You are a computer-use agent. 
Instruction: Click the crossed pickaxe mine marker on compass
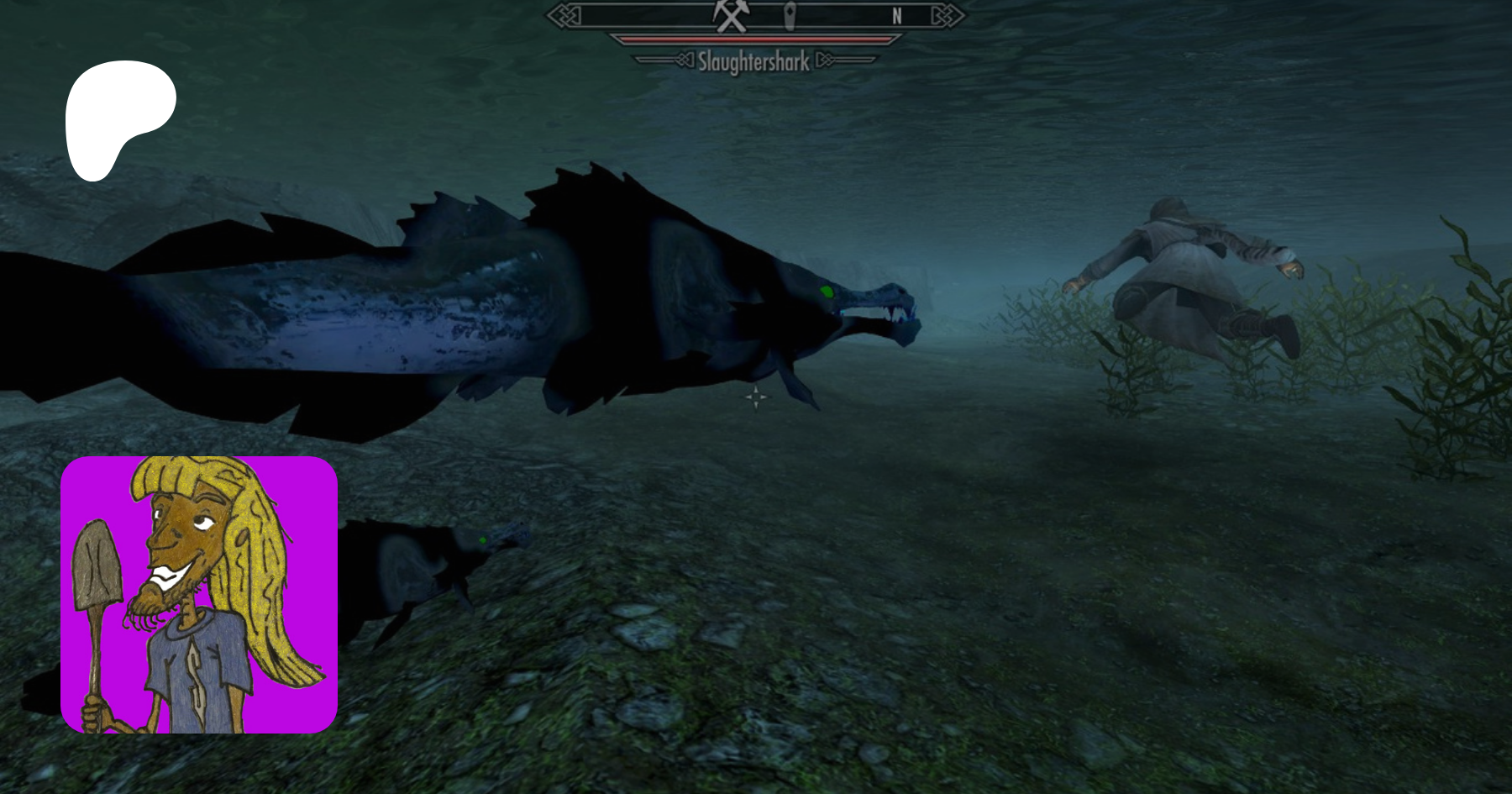pyautogui.click(x=730, y=15)
